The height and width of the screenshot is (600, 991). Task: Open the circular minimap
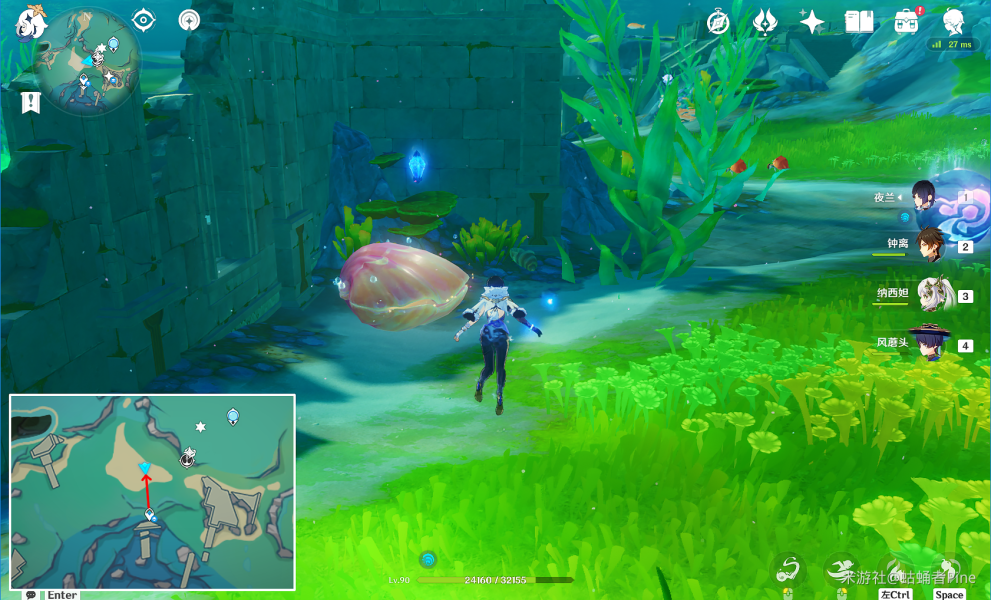pos(87,60)
